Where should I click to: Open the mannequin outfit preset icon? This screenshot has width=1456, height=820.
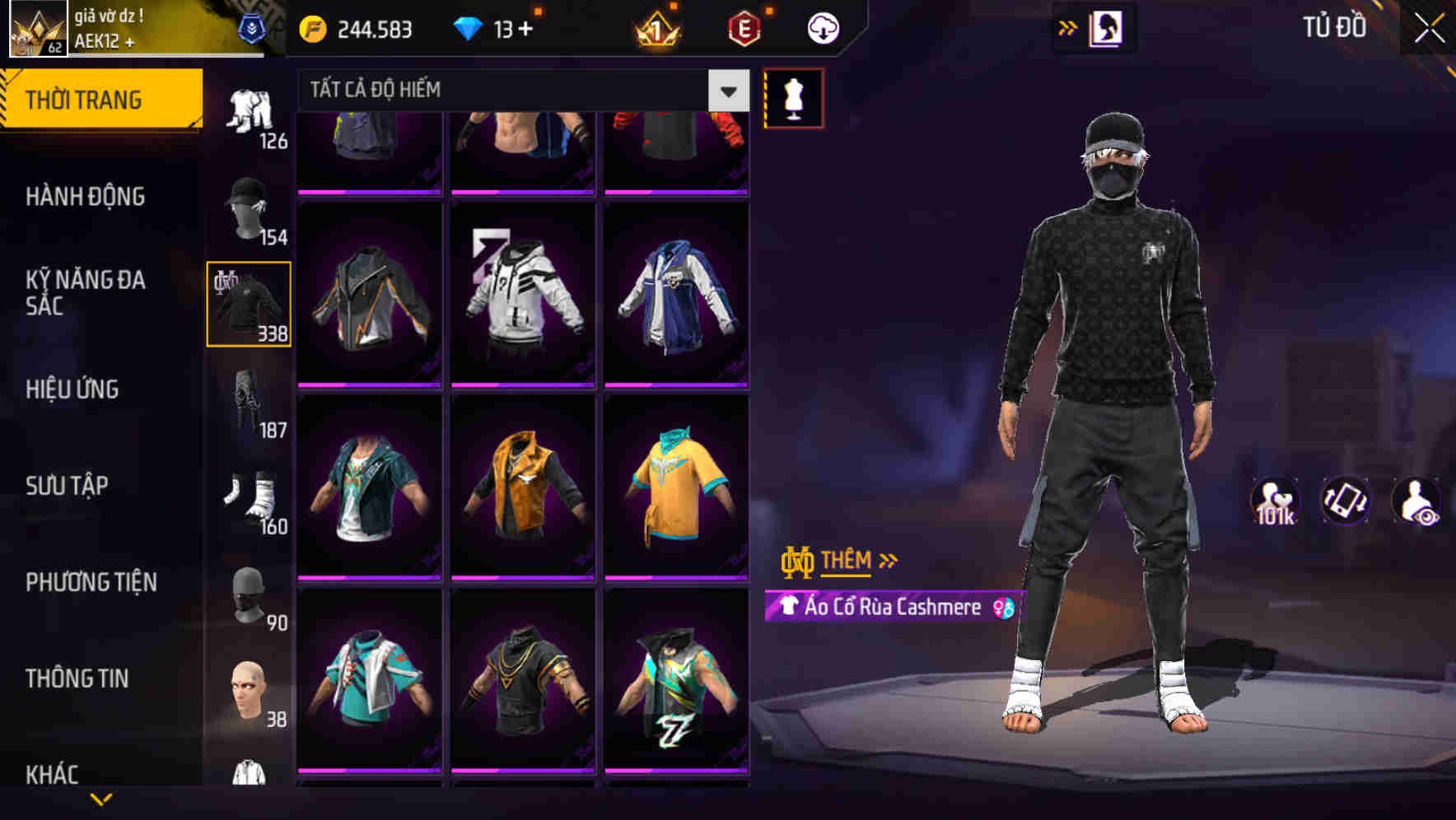793,96
